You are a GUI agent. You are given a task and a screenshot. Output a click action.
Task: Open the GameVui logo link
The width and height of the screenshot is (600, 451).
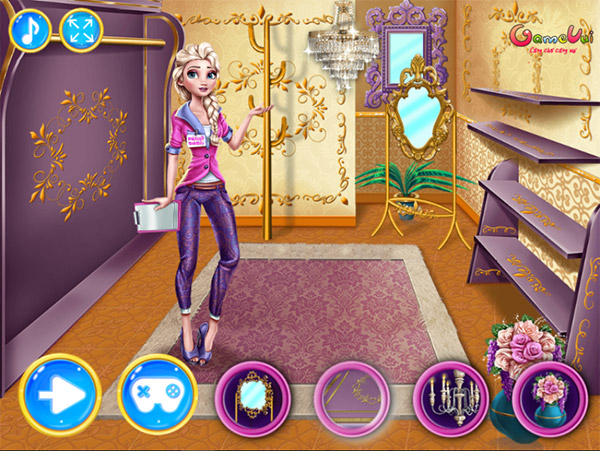[545, 38]
